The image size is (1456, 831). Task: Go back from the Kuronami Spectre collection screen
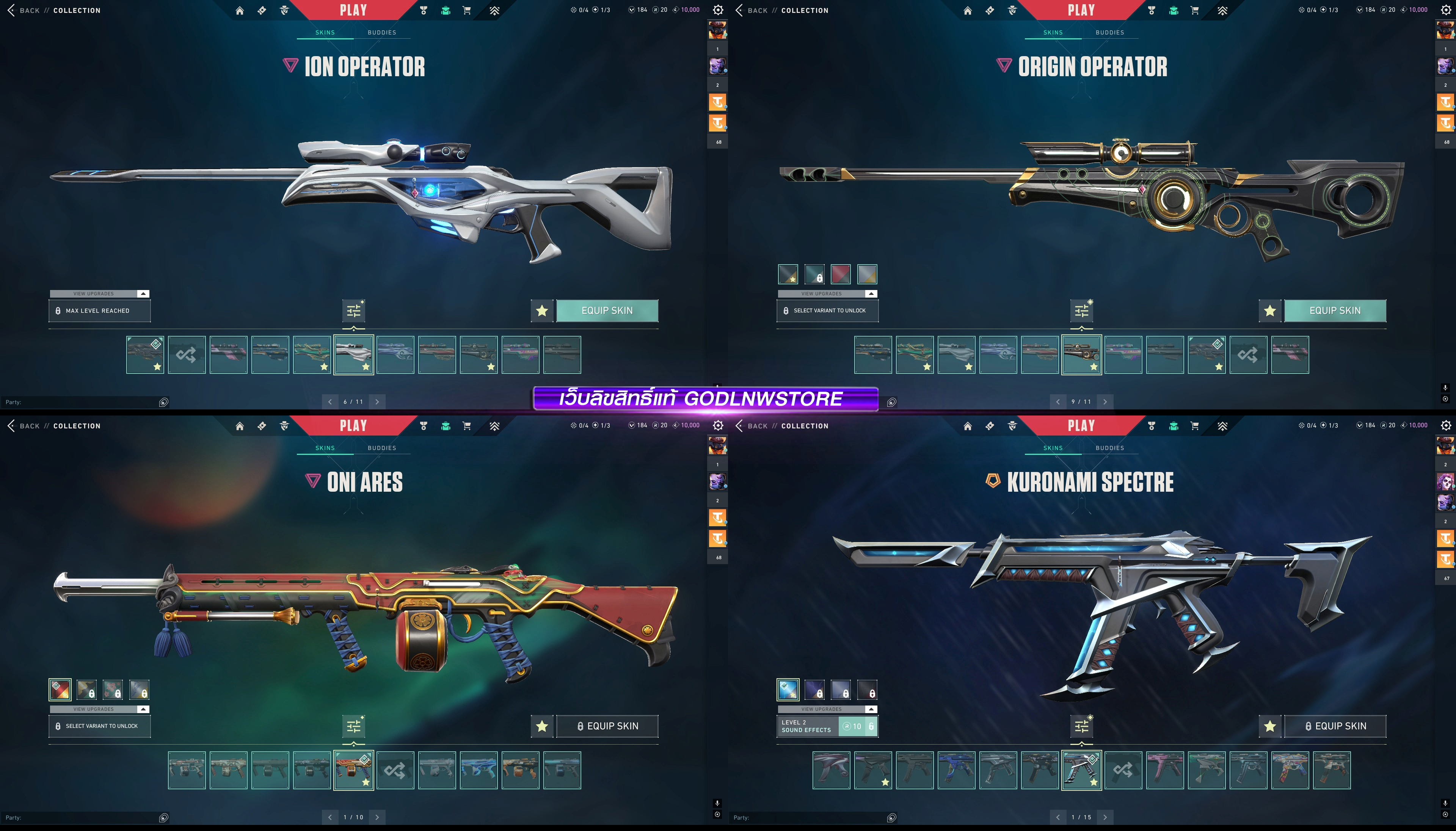click(x=753, y=426)
